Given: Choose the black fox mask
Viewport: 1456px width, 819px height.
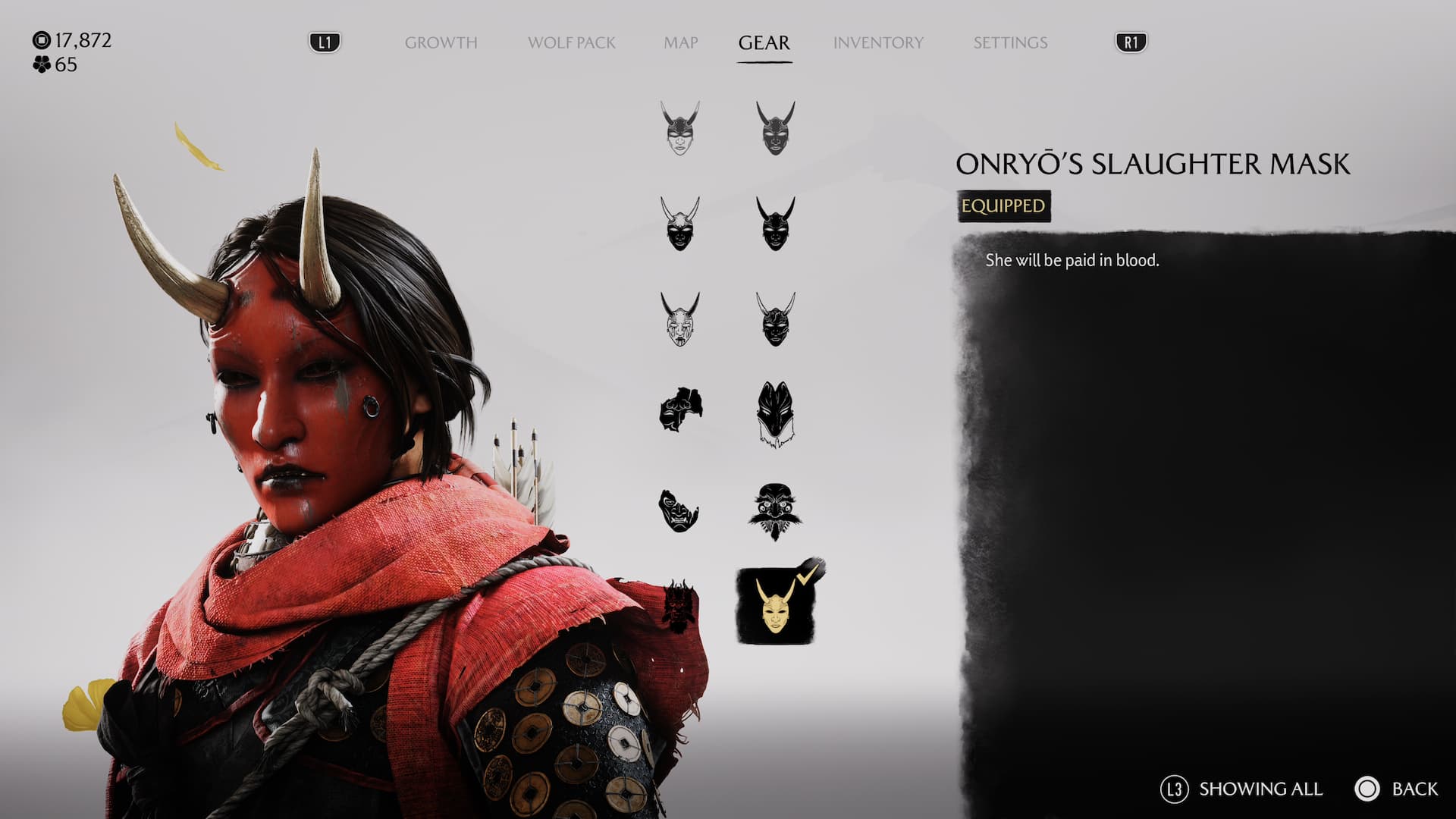Looking at the screenshot, I should pyautogui.click(x=775, y=414).
